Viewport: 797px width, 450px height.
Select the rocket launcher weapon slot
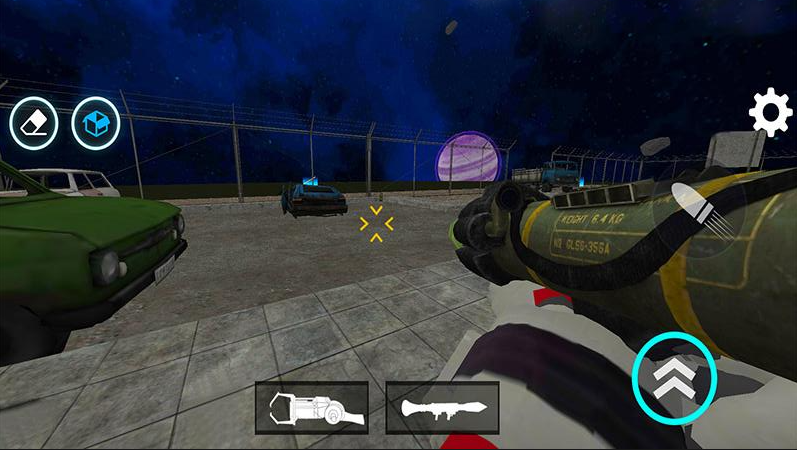pos(442,406)
